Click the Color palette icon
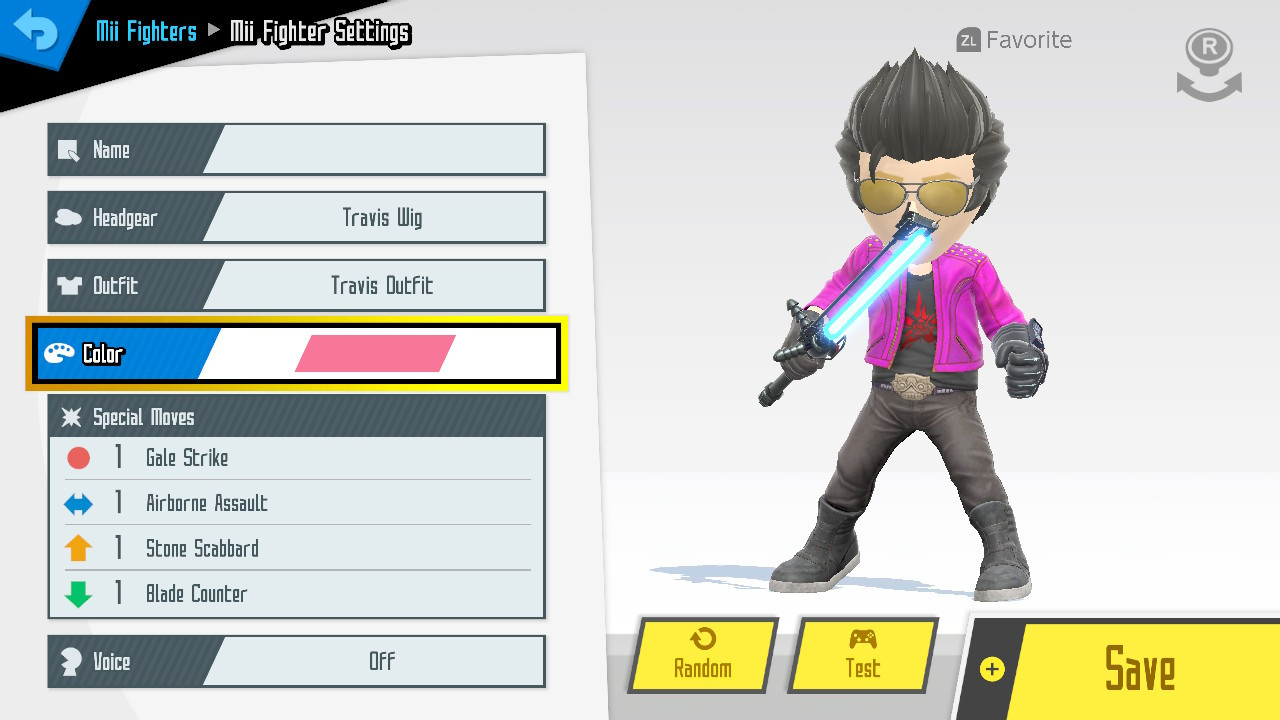 coord(60,353)
